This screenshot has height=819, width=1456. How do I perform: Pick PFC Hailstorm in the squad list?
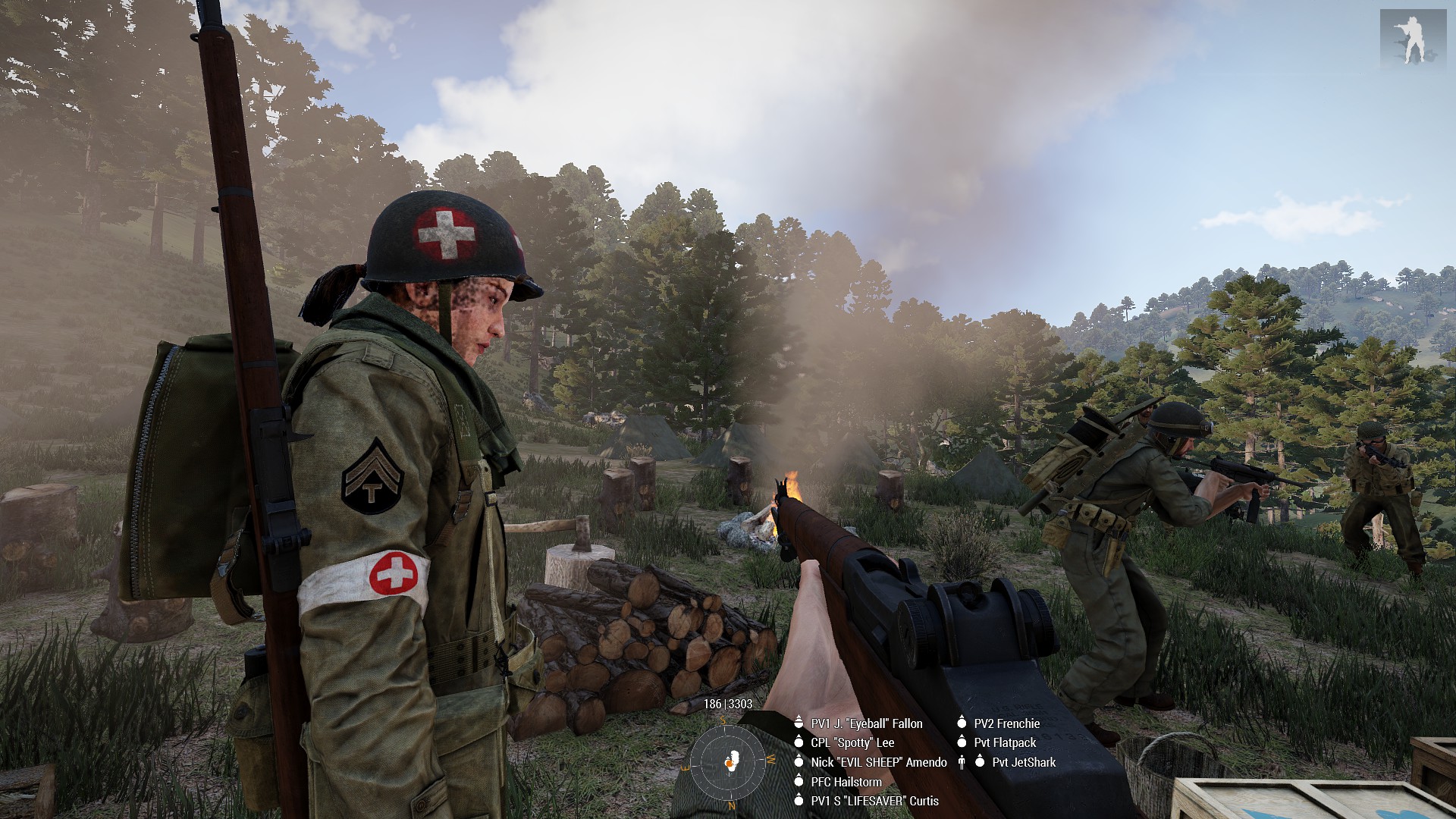[846, 782]
